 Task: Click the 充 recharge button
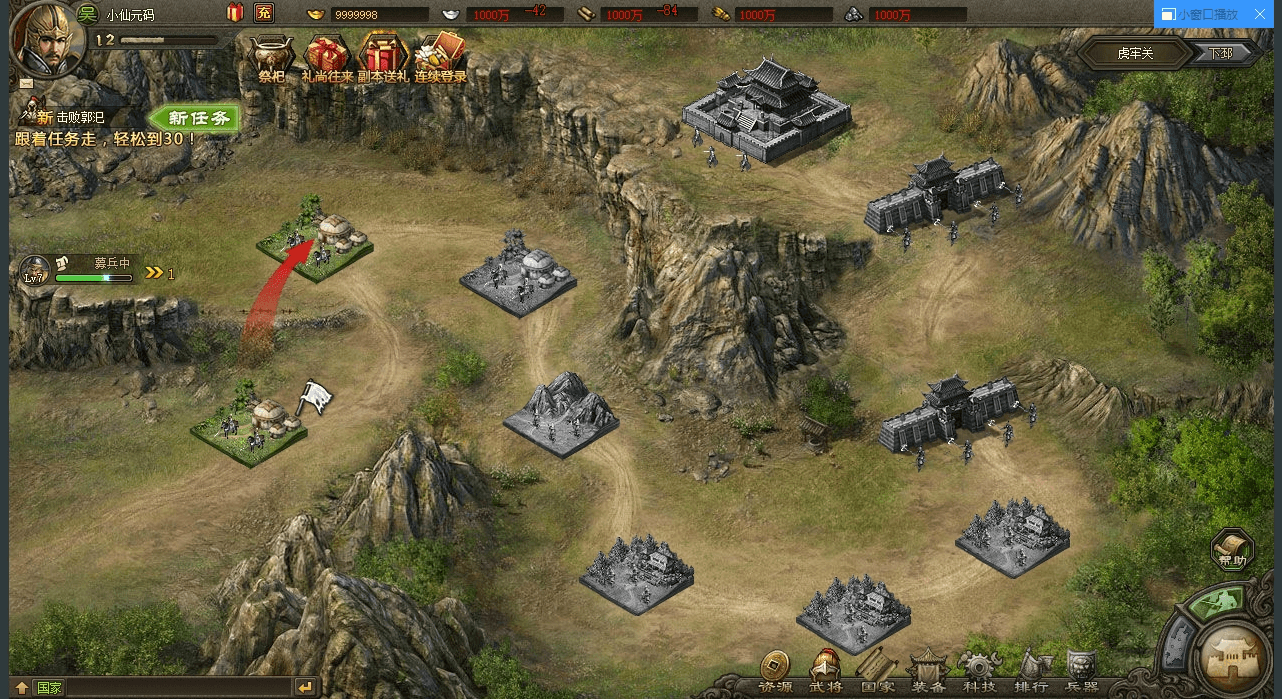pyautogui.click(x=264, y=13)
